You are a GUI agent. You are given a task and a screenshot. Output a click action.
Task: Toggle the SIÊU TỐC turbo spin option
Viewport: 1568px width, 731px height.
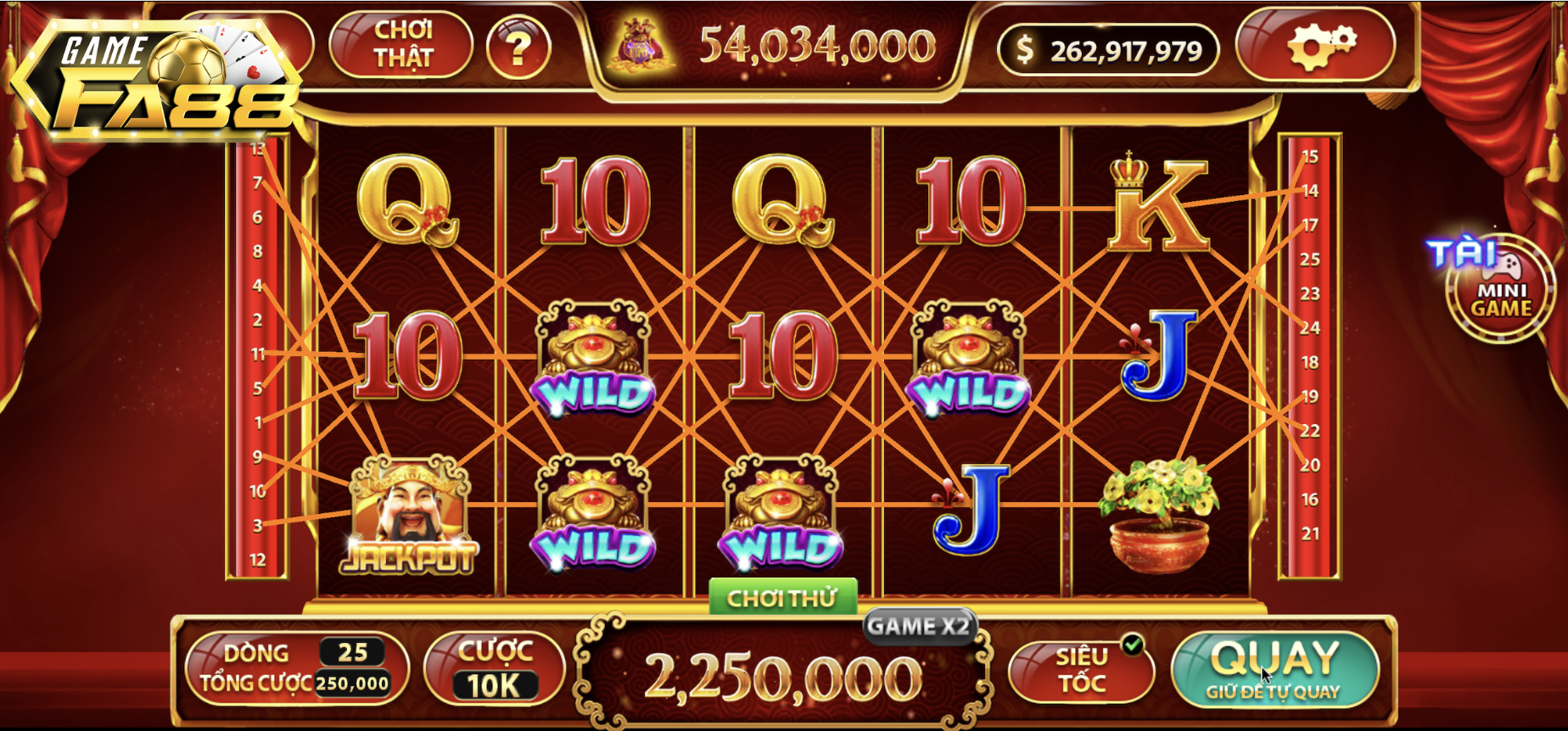(1084, 669)
